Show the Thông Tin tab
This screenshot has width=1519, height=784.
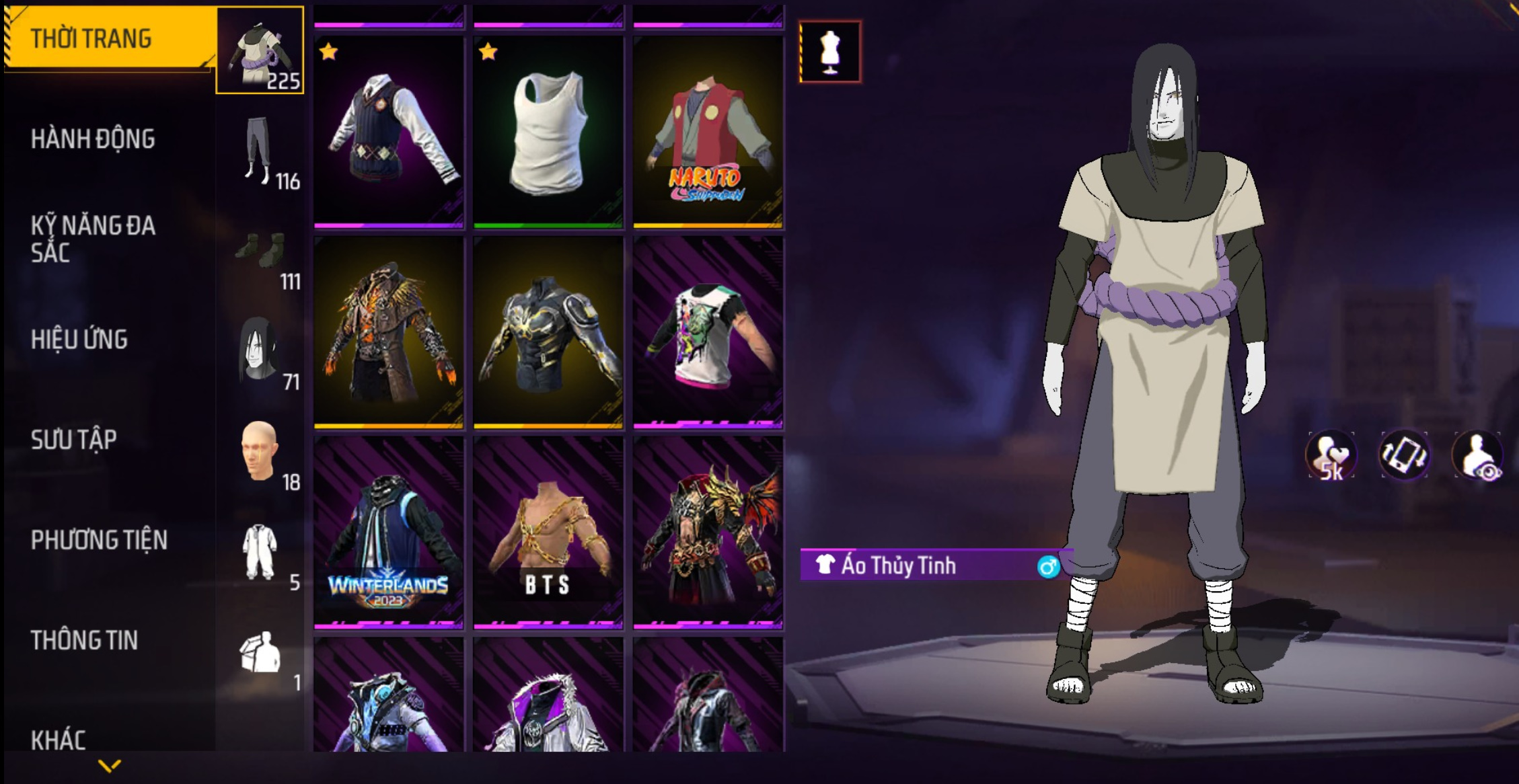coord(84,640)
